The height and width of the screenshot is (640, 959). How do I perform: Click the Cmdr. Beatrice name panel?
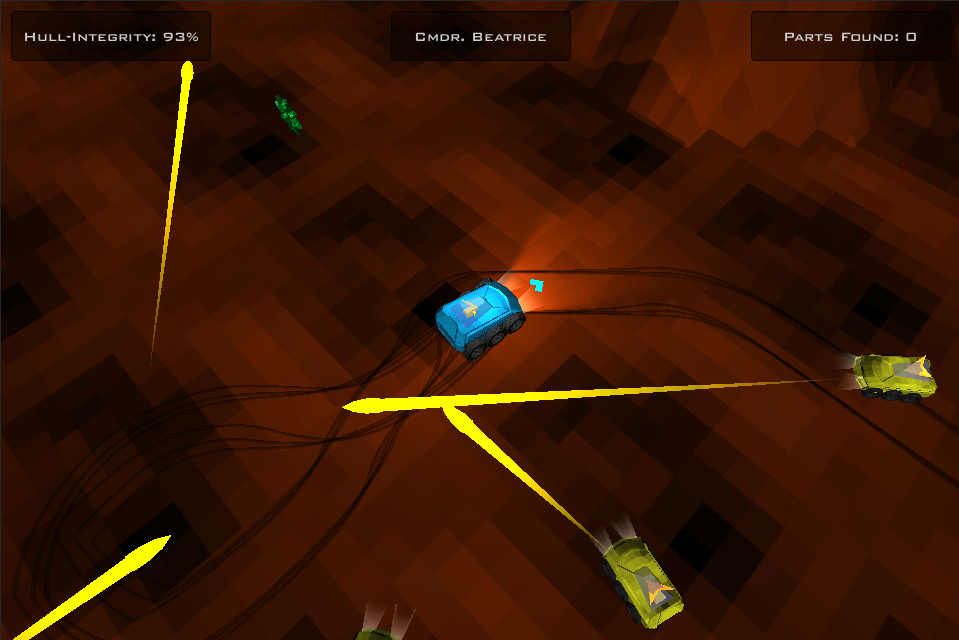click(480, 37)
